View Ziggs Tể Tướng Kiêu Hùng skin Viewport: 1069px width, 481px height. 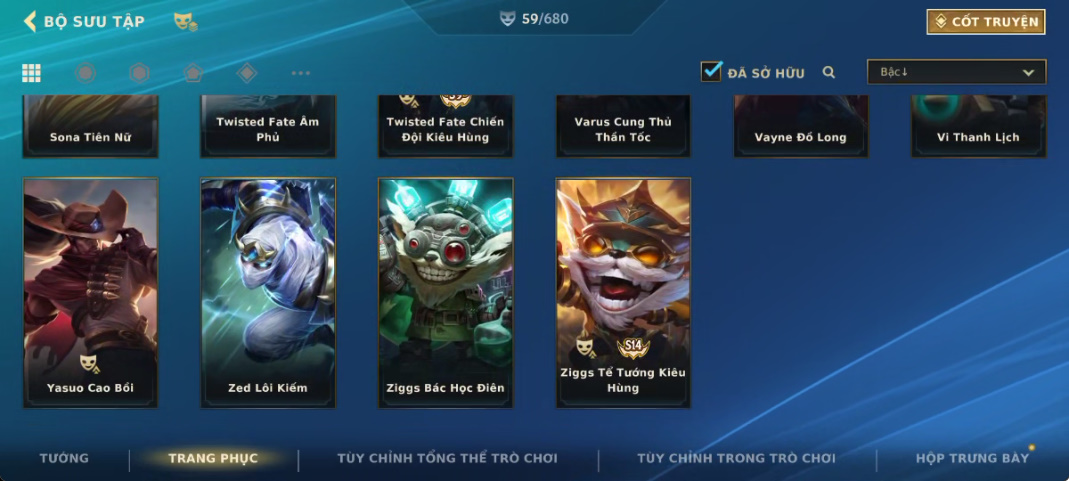click(x=623, y=292)
